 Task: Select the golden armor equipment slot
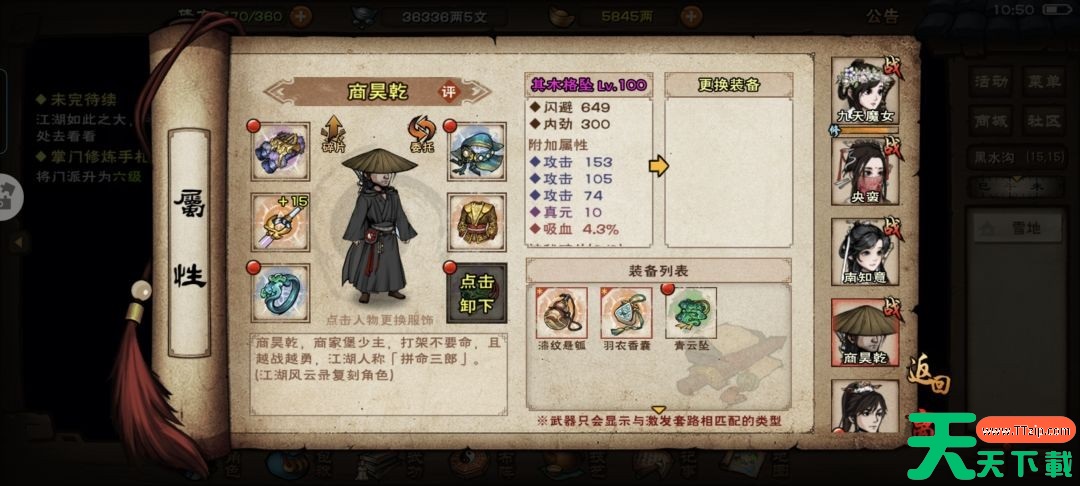tap(474, 221)
